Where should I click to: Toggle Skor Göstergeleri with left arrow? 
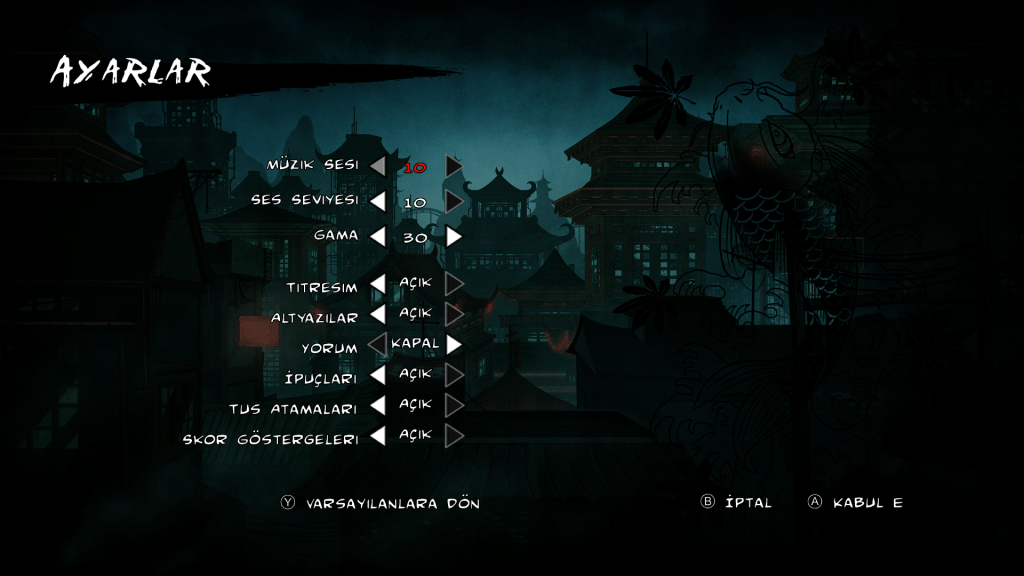378,436
